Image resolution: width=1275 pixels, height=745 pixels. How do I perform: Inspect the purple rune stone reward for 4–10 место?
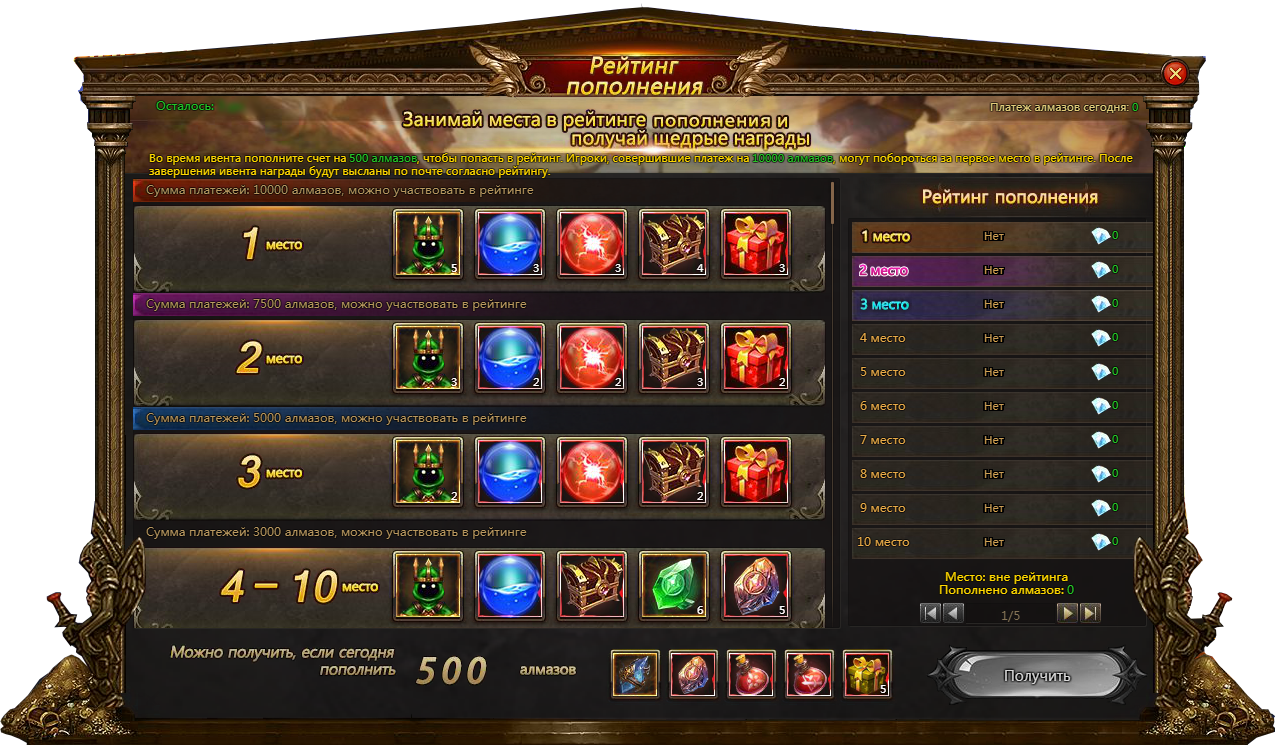pos(756,586)
